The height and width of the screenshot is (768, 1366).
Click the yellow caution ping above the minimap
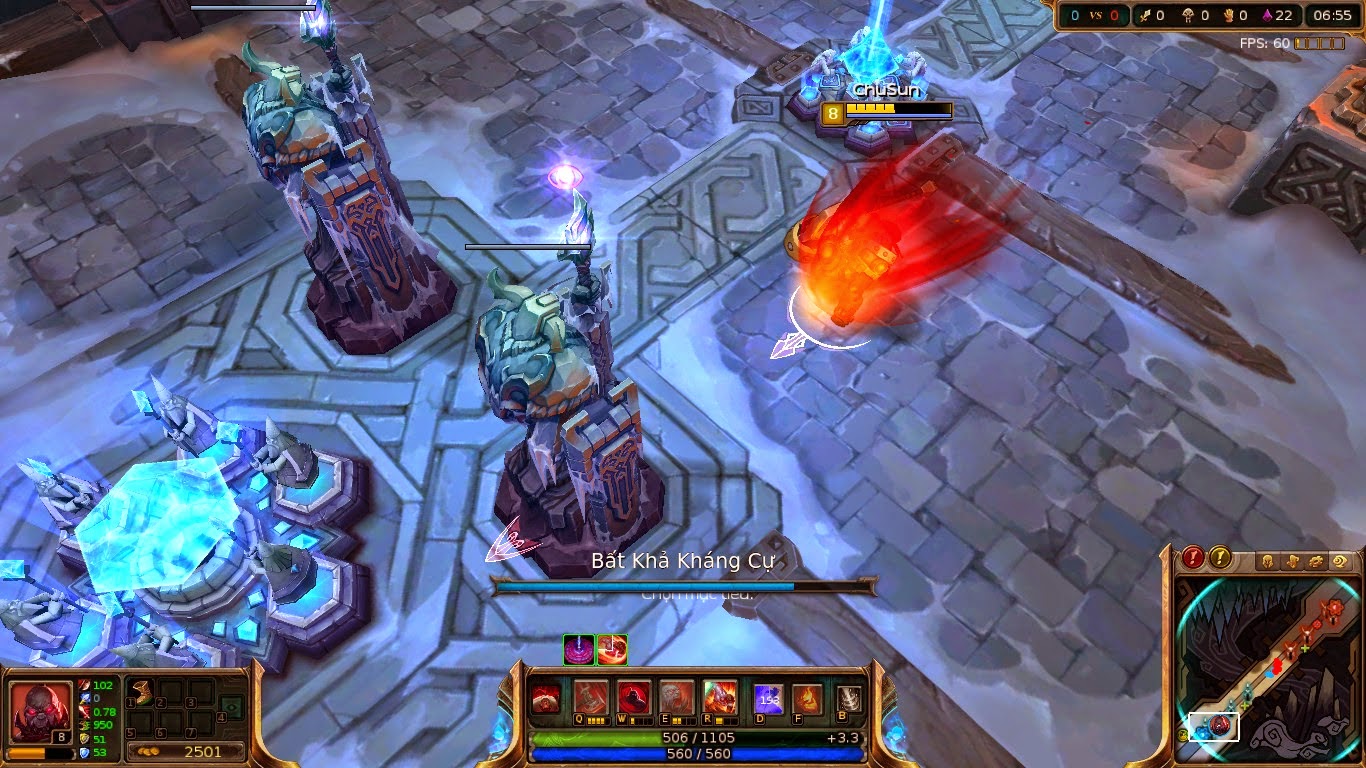coord(1220,559)
